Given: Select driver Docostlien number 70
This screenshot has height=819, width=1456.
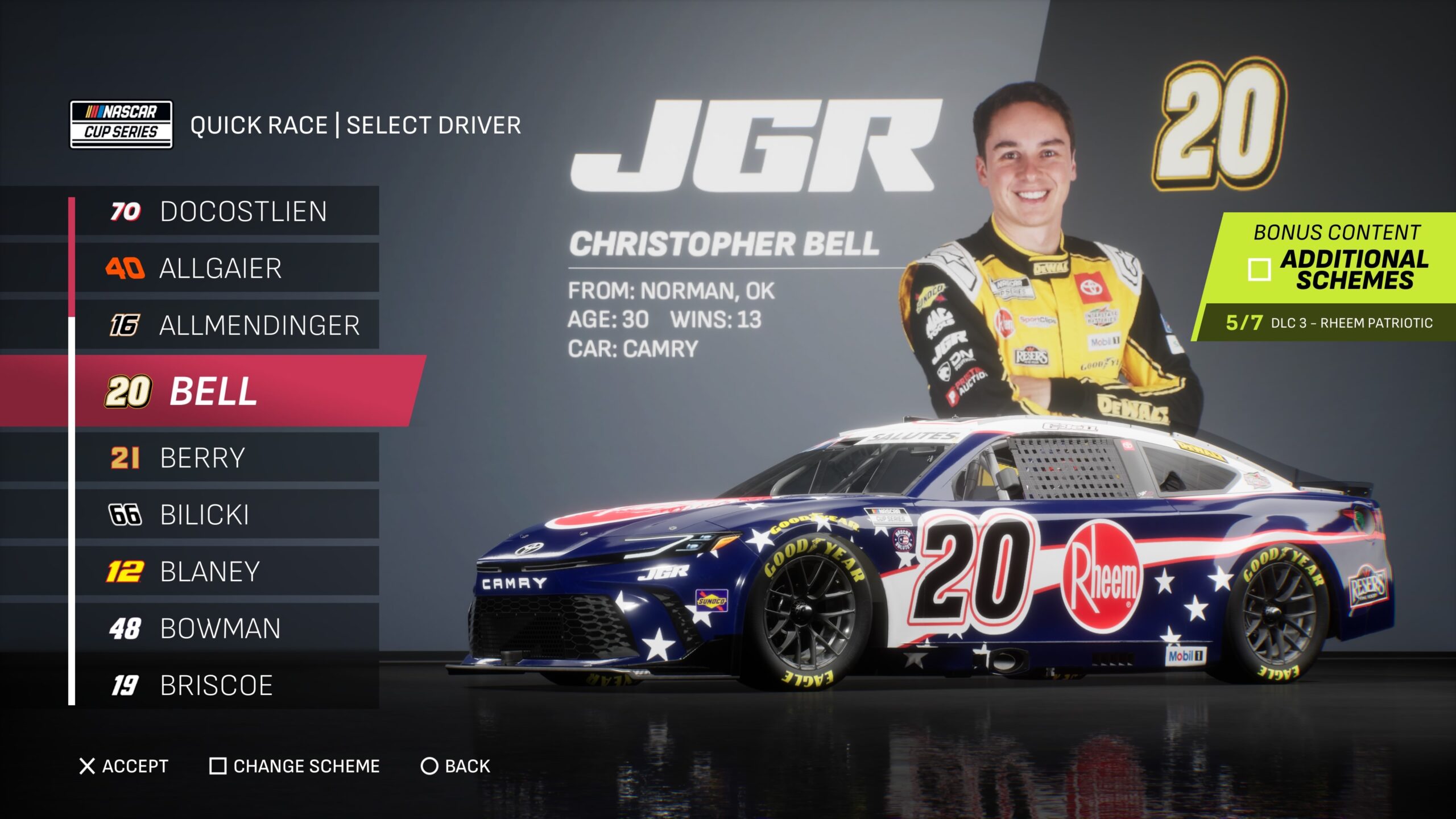Looking at the screenshot, I should click(x=227, y=211).
